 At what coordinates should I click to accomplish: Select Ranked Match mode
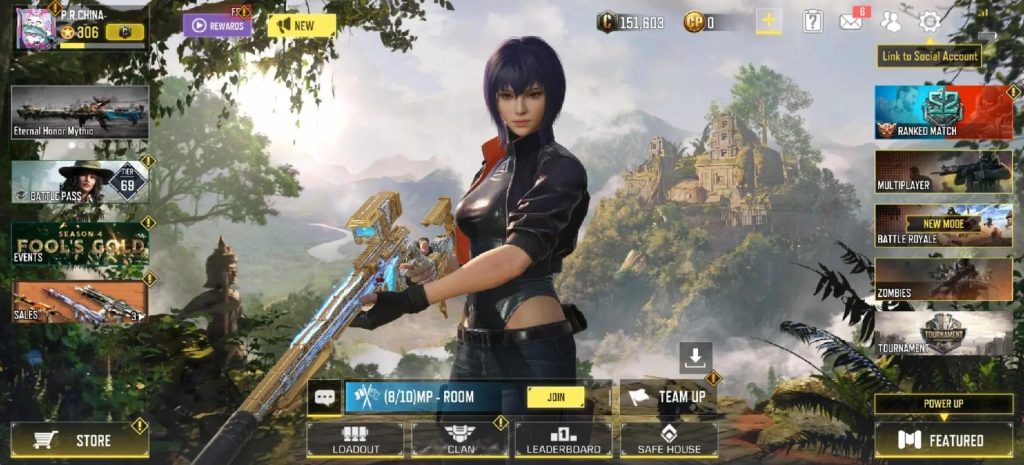[943, 112]
